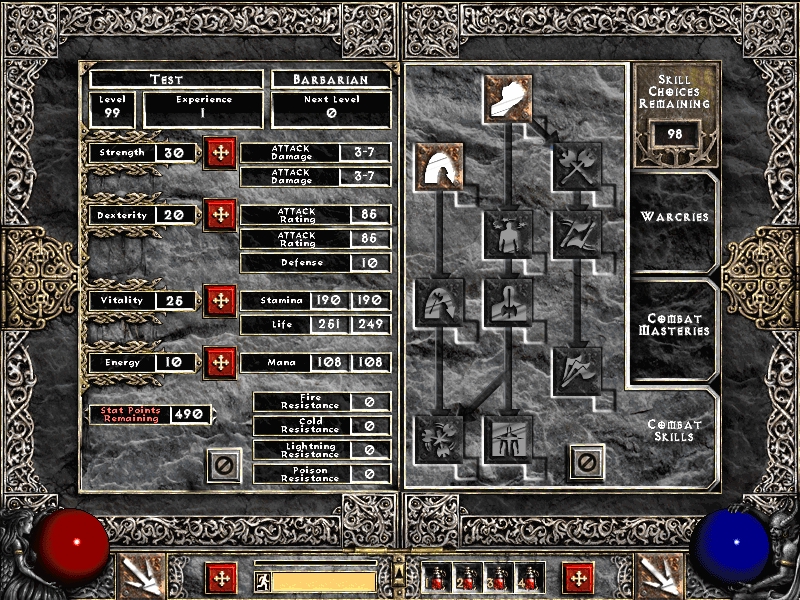Select the Frenzy skill icon
The image size is (800, 600).
(x=578, y=369)
